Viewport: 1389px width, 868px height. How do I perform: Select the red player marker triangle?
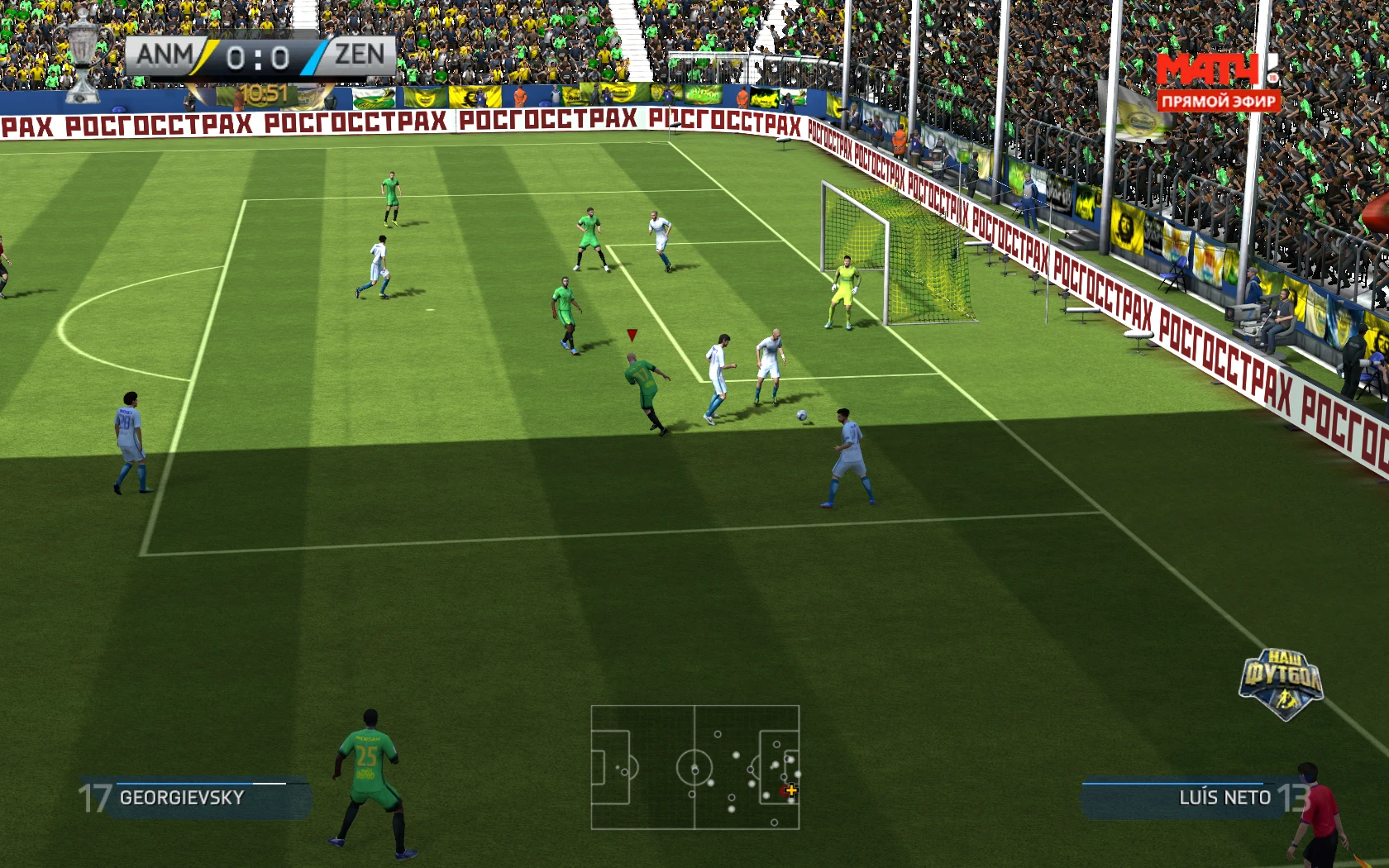point(632,335)
